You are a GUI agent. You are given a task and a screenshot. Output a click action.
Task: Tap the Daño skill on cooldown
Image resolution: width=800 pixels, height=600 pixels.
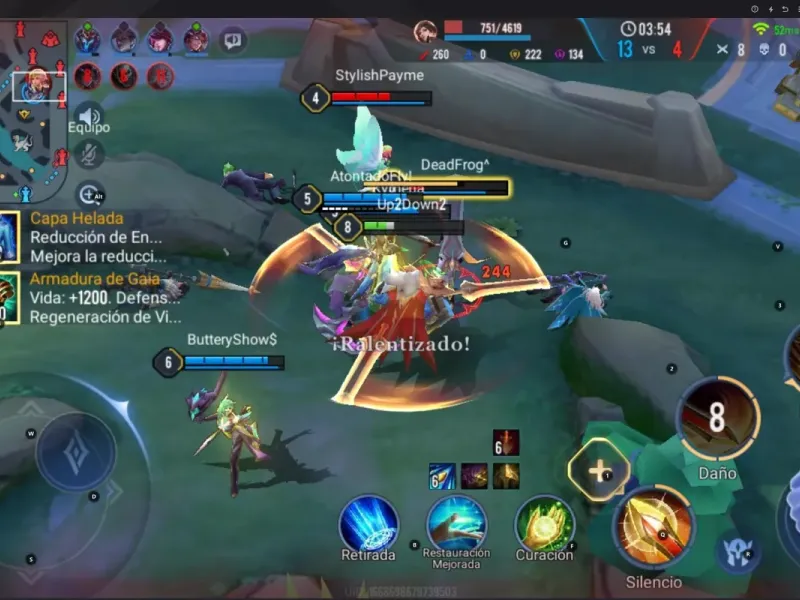(717, 419)
